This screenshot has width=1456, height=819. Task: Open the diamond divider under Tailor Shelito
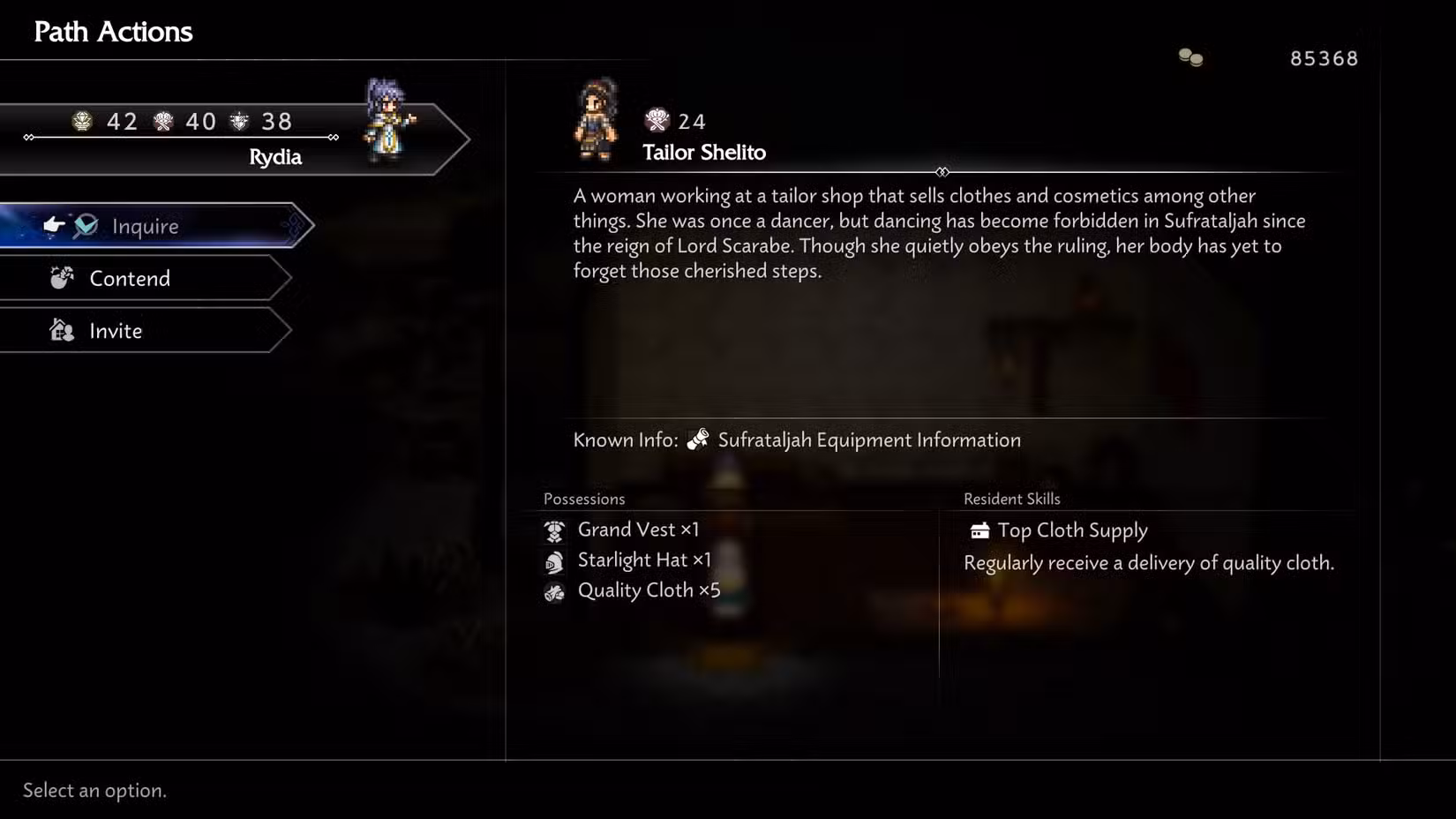coord(943,173)
